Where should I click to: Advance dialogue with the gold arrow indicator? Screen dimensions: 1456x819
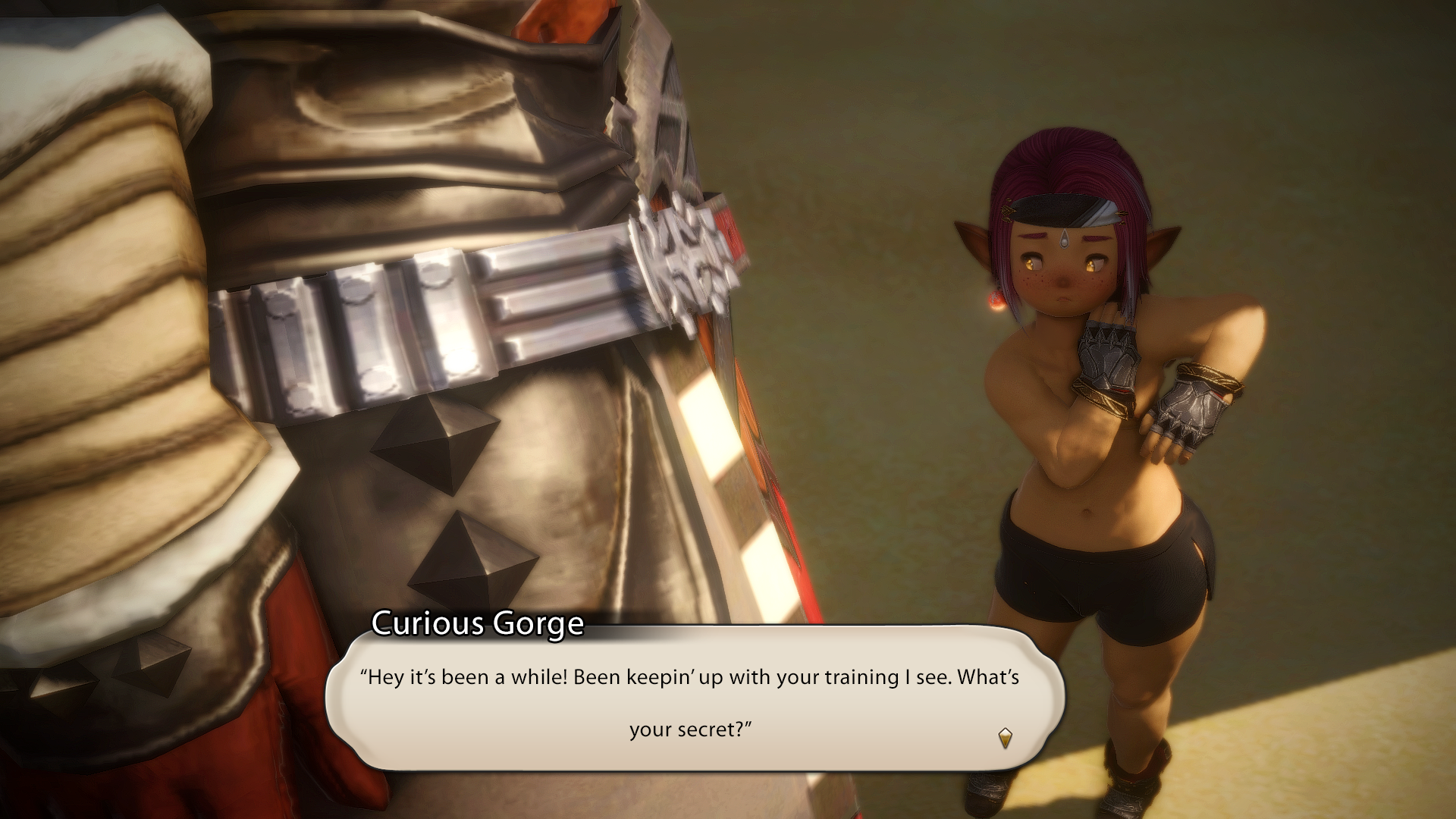1005,737
